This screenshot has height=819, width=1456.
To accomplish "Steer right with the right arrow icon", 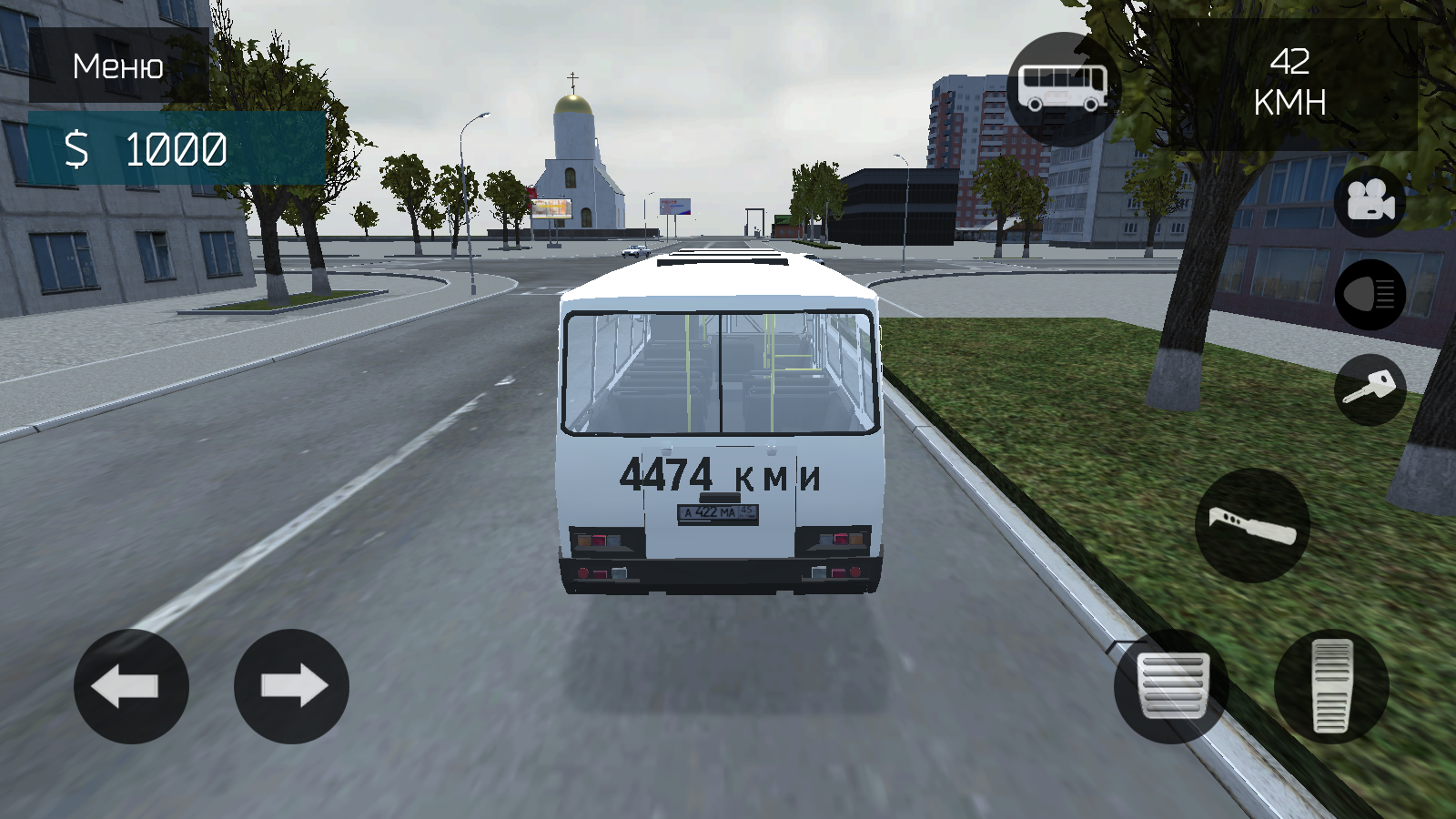I will click(291, 687).
